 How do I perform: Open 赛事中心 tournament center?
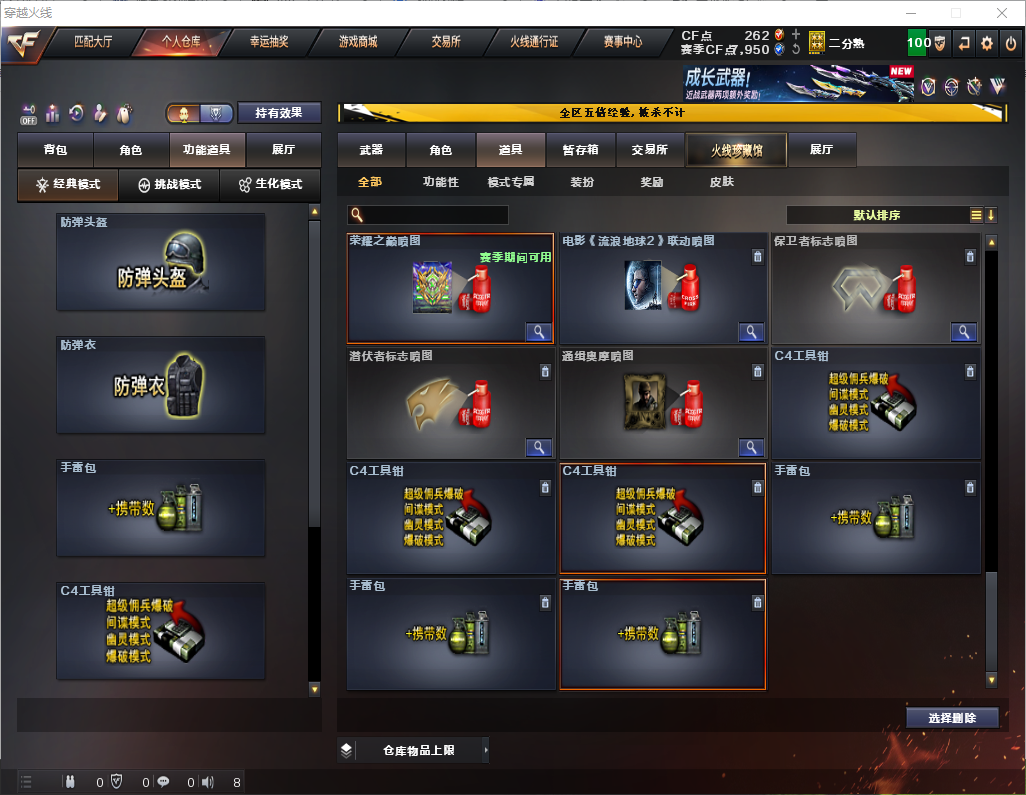coord(622,42)
